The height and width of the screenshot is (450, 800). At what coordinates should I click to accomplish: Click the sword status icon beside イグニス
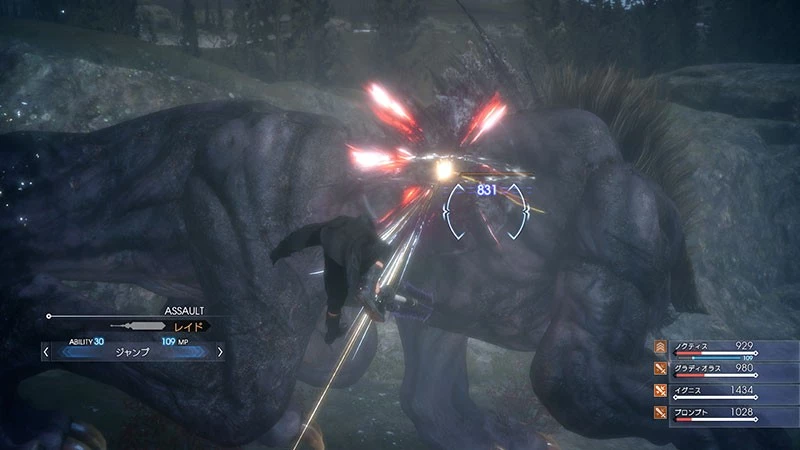tap(661, 390)
